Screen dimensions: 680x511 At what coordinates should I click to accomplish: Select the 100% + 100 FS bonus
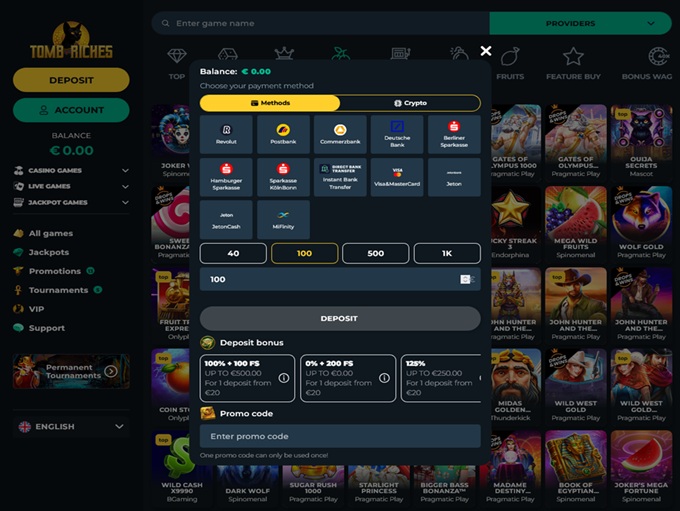247,378
